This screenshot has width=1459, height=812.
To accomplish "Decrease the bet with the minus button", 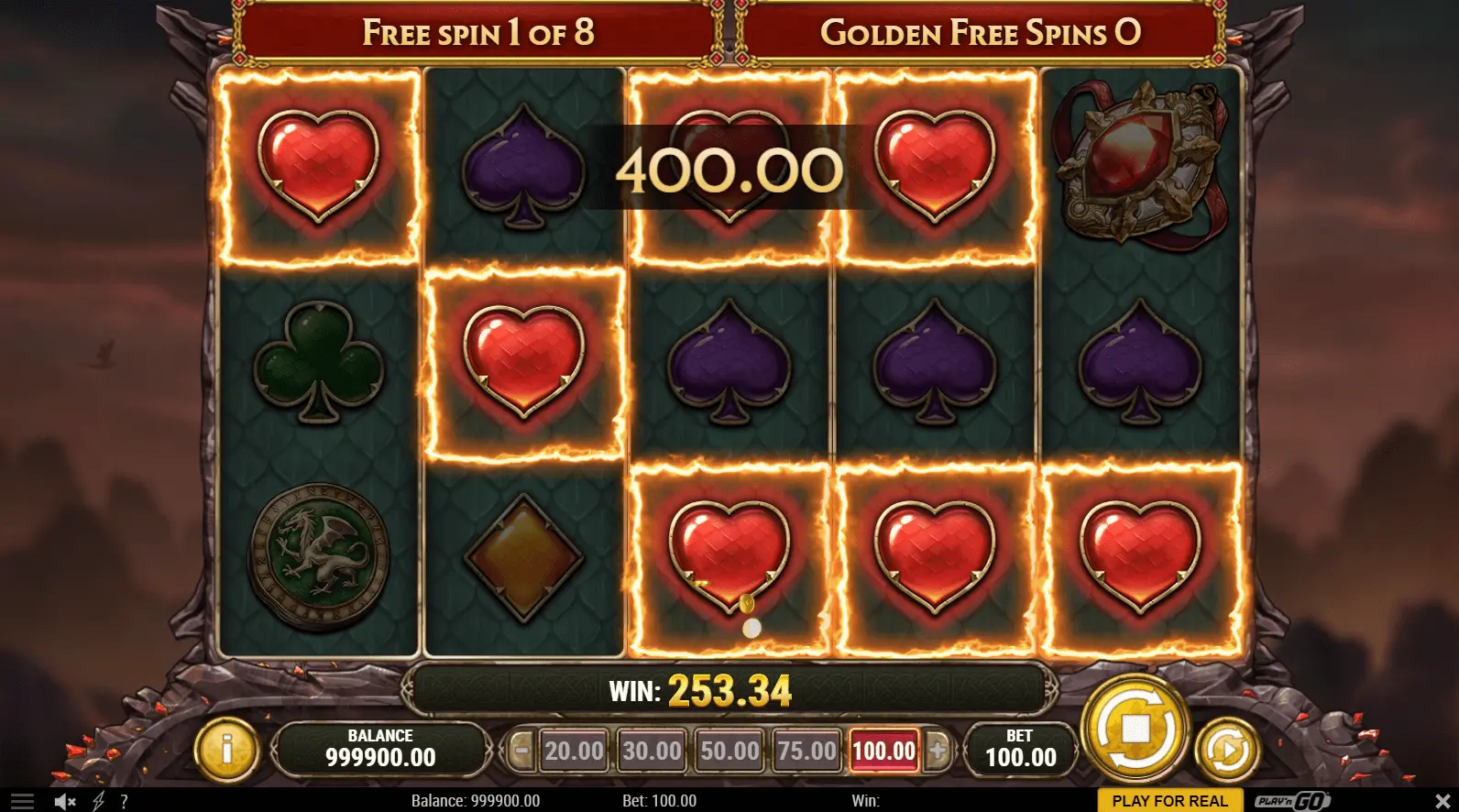I will pos(521,752).
